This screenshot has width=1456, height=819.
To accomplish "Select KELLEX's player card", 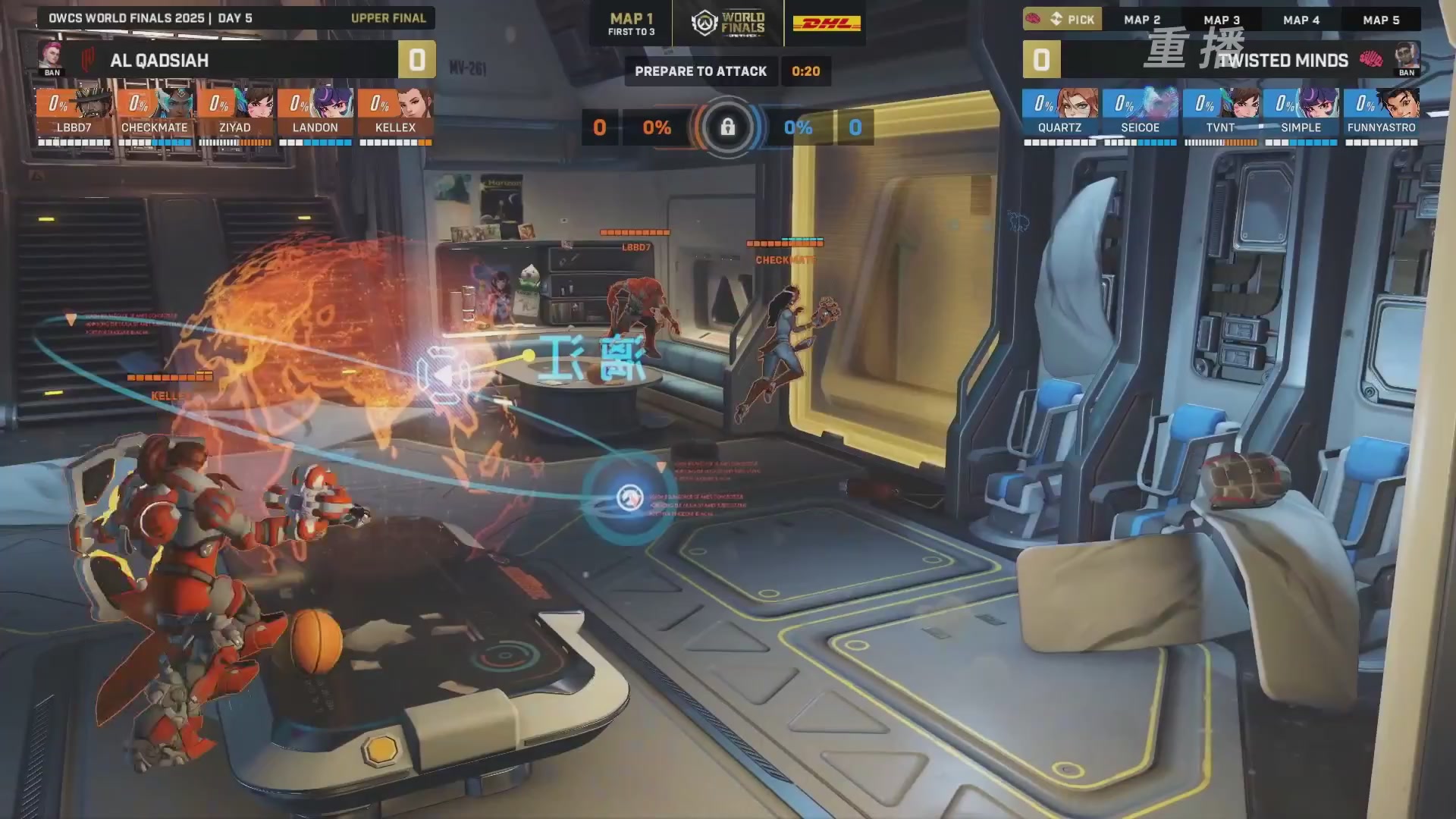I will pos(396,116).
